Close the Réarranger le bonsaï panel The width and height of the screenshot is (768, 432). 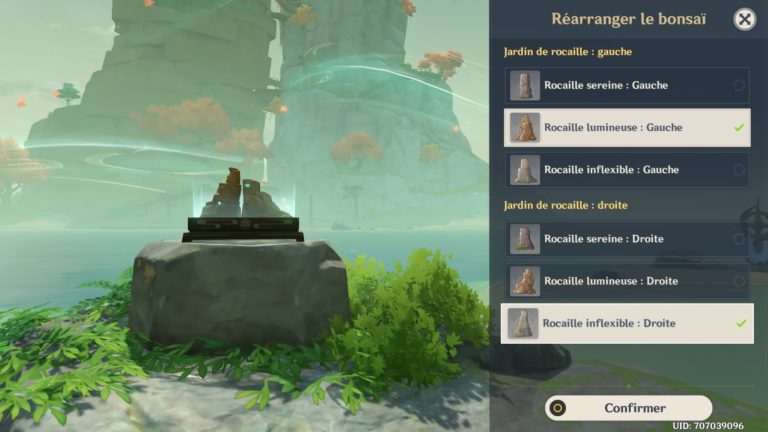click(744, 19)
